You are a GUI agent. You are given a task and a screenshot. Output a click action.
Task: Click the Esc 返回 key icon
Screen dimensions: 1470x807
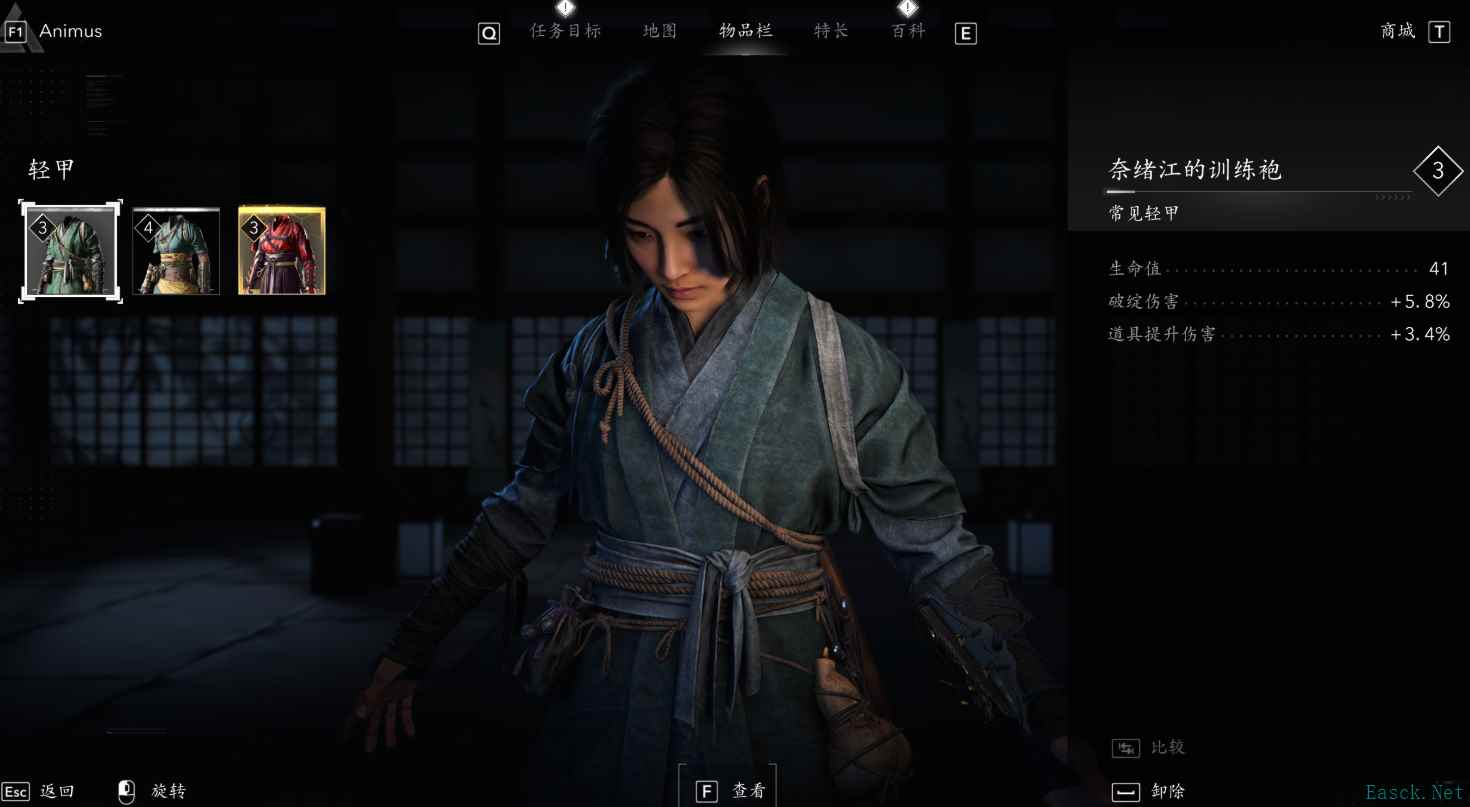[17, 790]
